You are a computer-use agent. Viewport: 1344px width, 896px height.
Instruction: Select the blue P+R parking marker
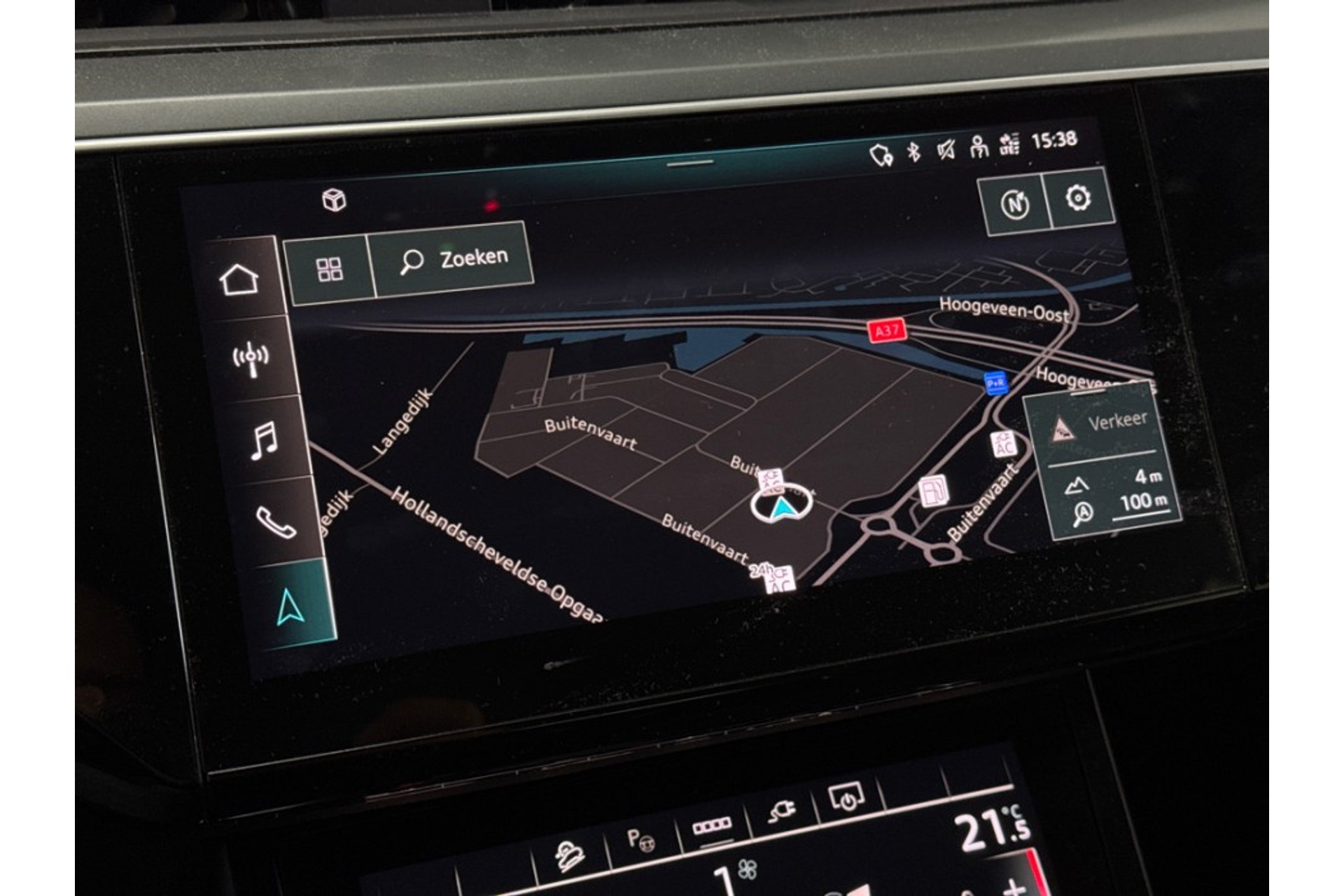[995, 383]
